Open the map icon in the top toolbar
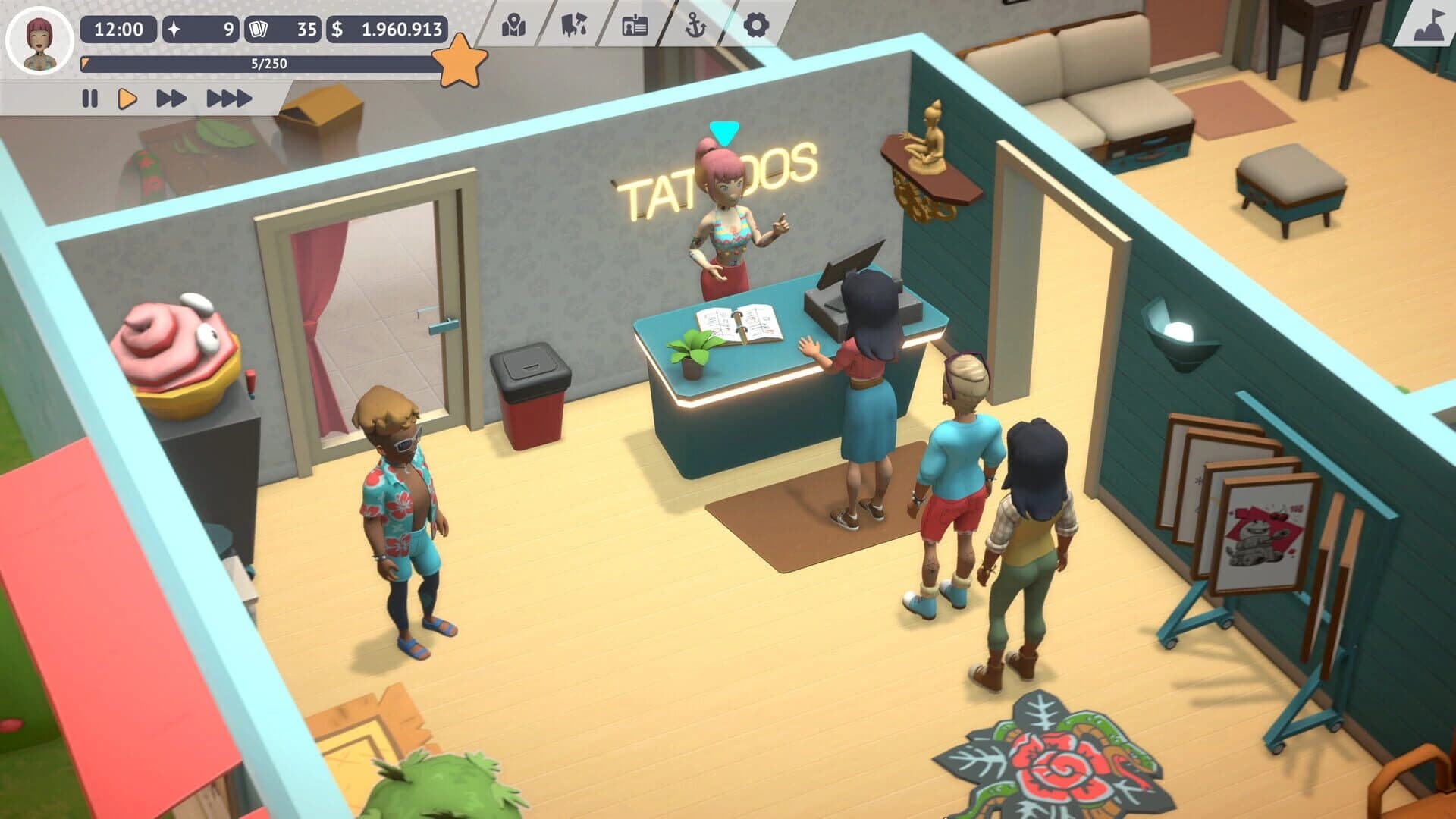 [x=513, y=25]
